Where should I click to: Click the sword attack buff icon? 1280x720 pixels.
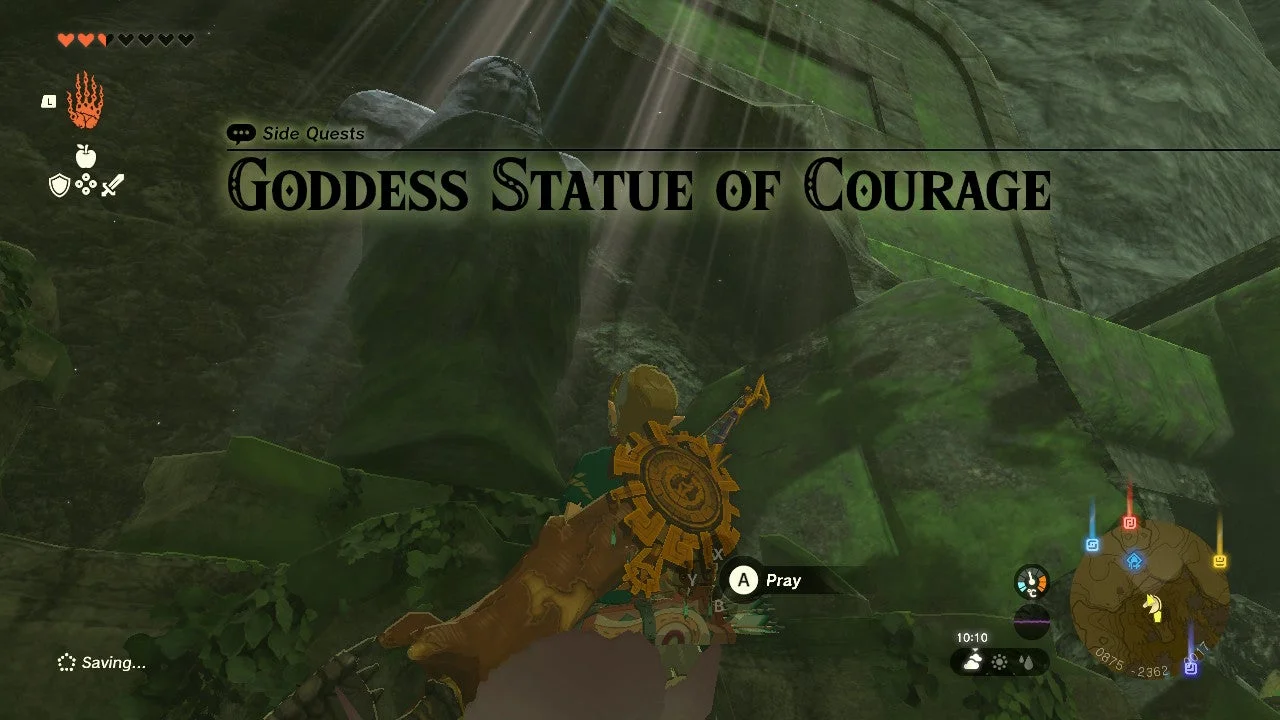[112, 184]
